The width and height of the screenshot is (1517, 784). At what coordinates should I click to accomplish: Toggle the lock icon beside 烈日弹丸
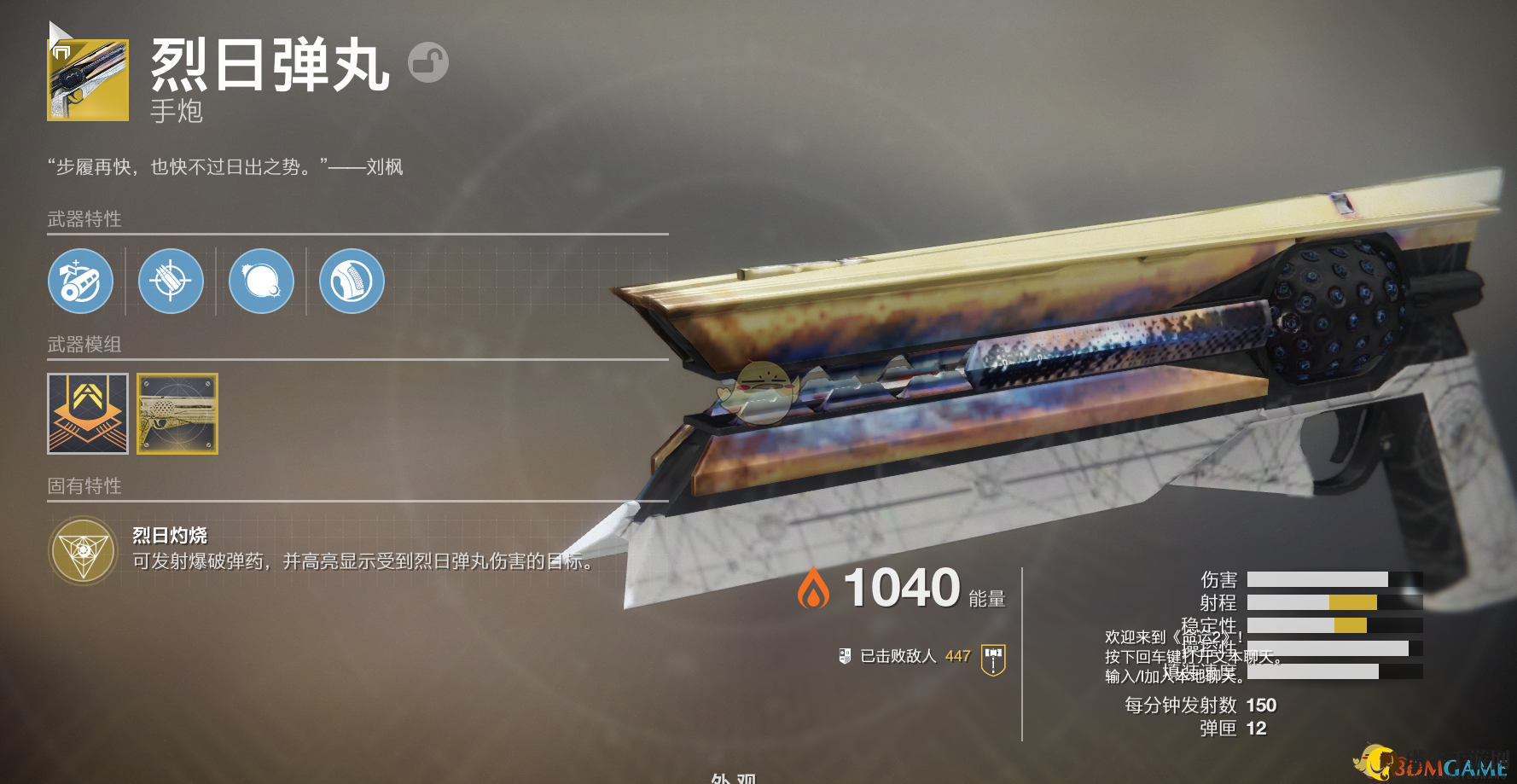[427, 62]
